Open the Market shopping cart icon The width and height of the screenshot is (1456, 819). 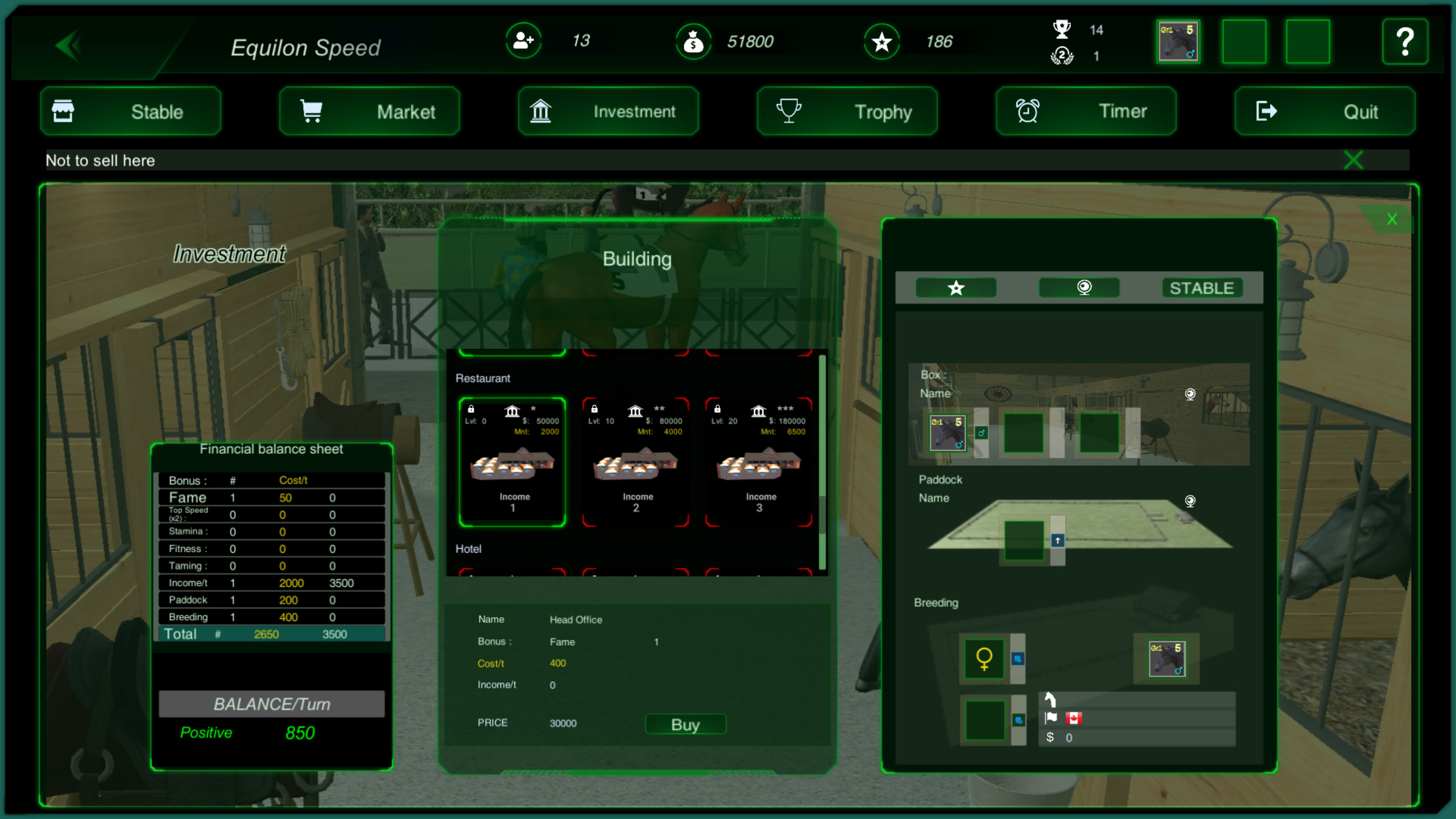coord(311,111)
